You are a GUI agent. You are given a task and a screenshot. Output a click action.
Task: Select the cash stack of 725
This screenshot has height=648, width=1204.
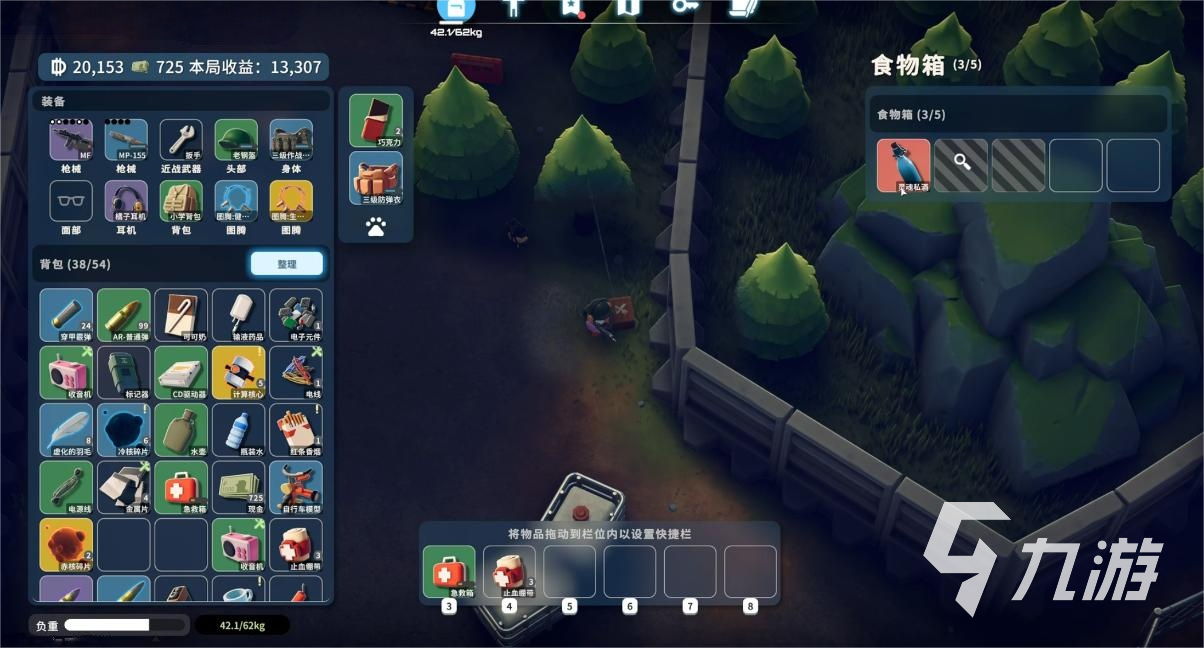tap(238, 487)
